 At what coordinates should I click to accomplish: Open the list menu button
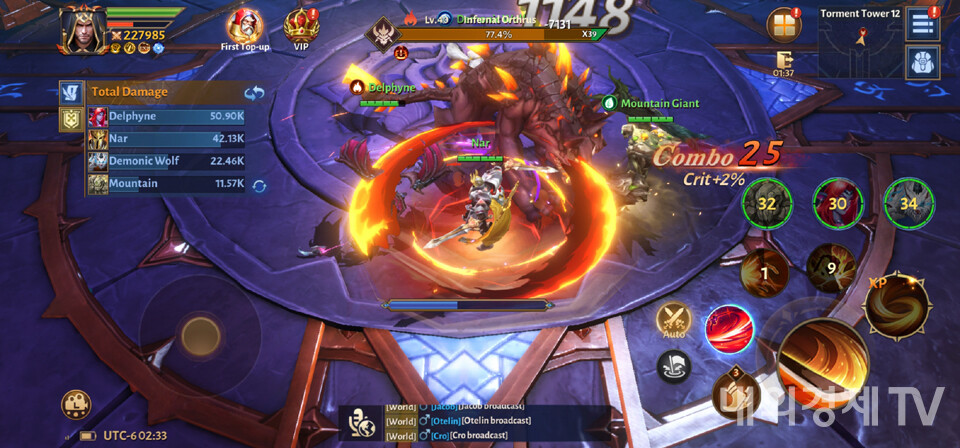point(921,25)
